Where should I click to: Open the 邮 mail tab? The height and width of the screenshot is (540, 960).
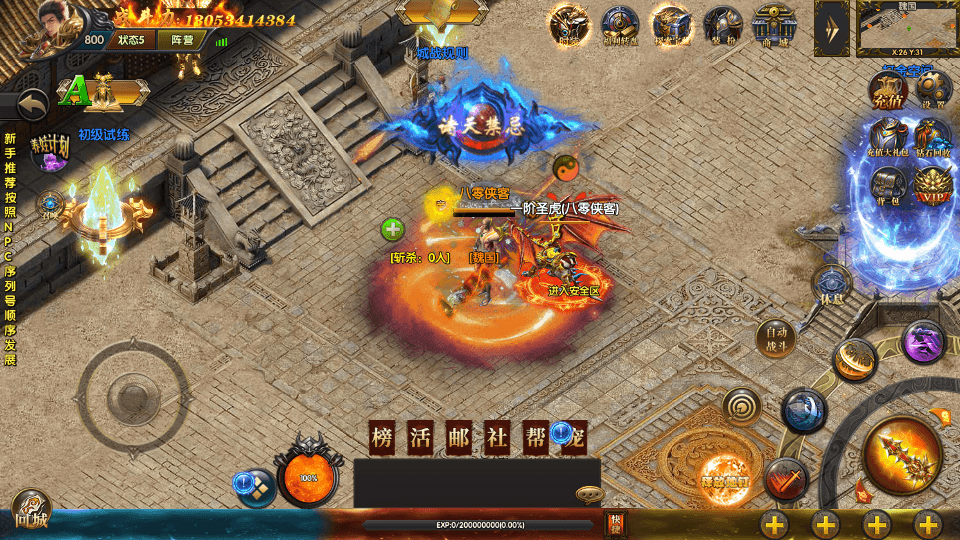459,439
